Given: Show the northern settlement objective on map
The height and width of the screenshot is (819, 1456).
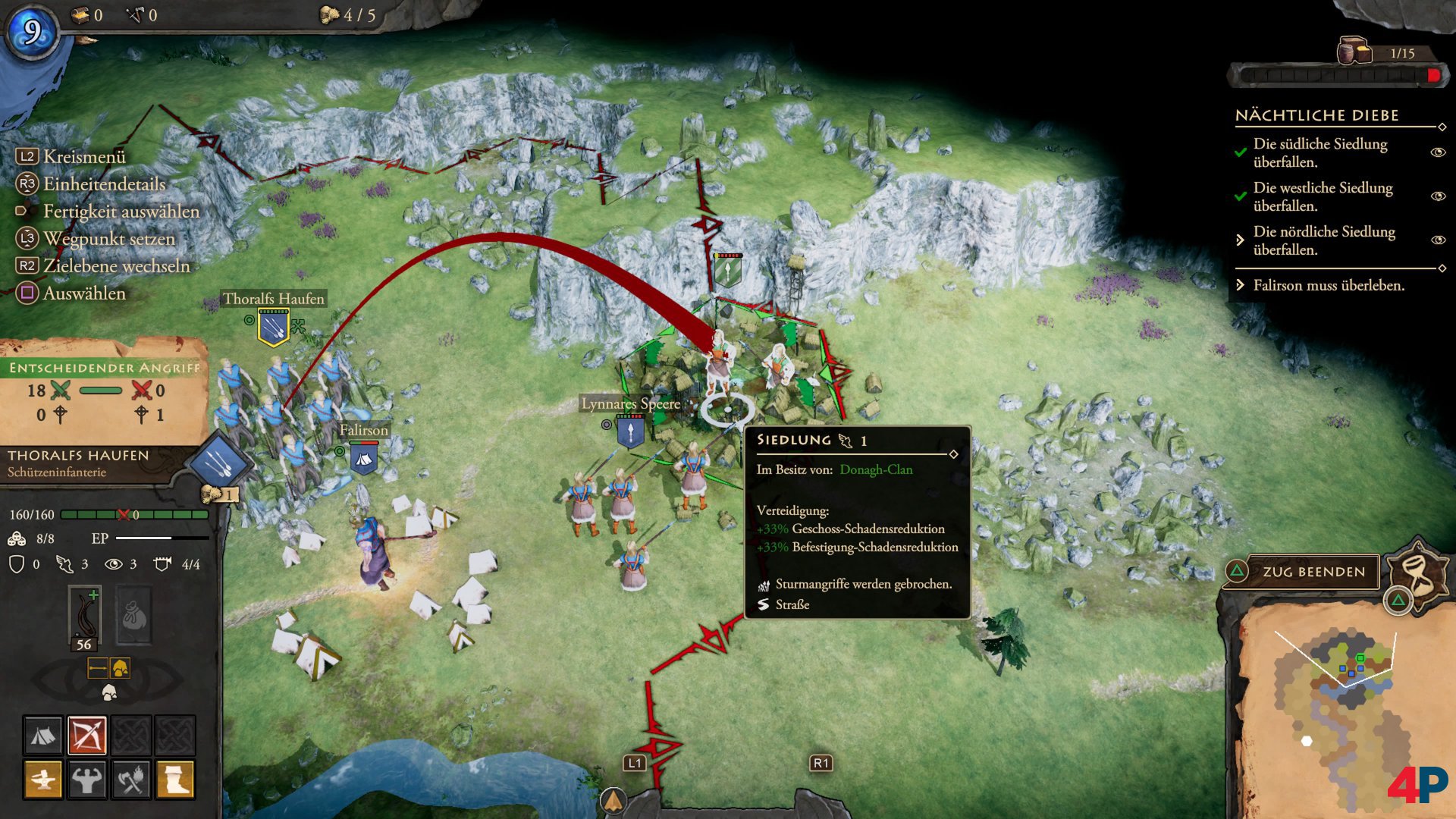Looking at the screenshot, I should coord(1437,240).
